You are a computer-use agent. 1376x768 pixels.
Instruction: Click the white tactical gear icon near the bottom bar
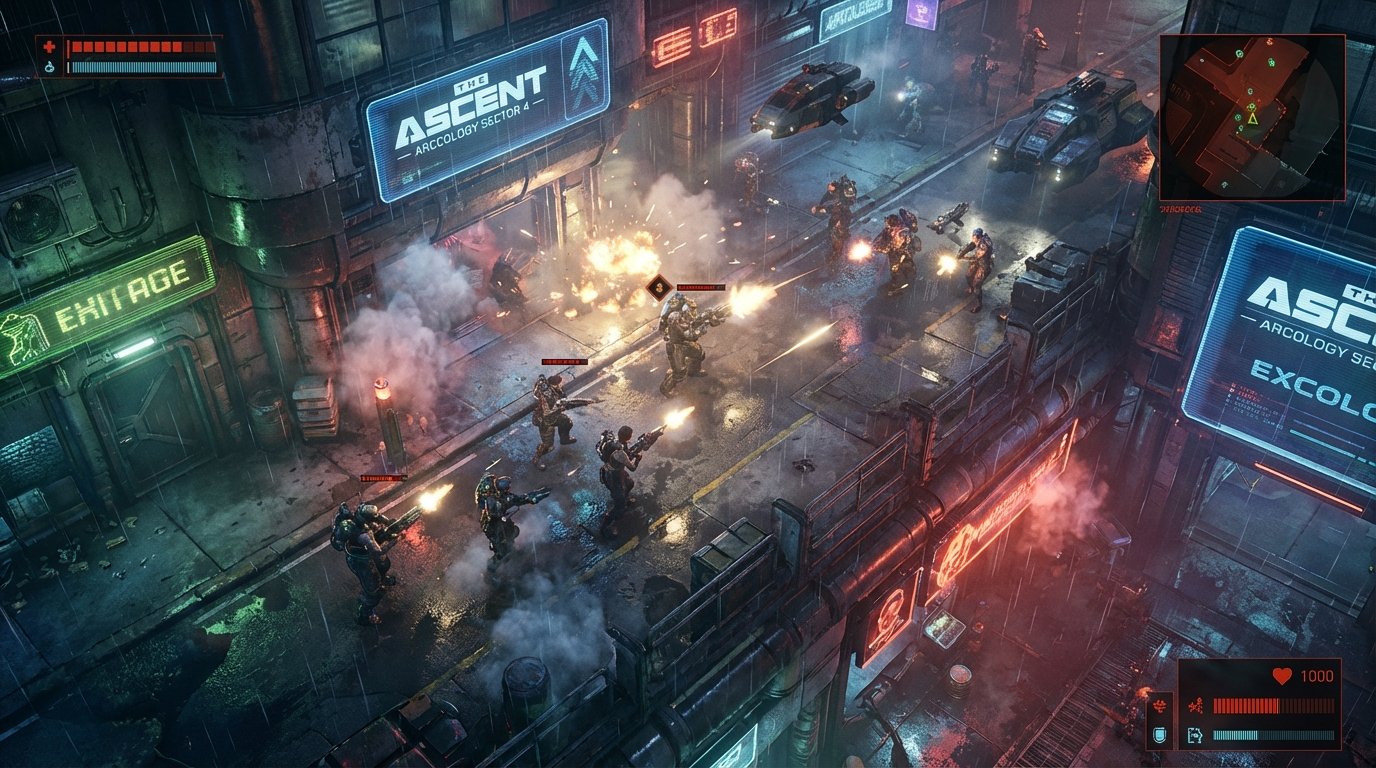[x=1196, y=733]
